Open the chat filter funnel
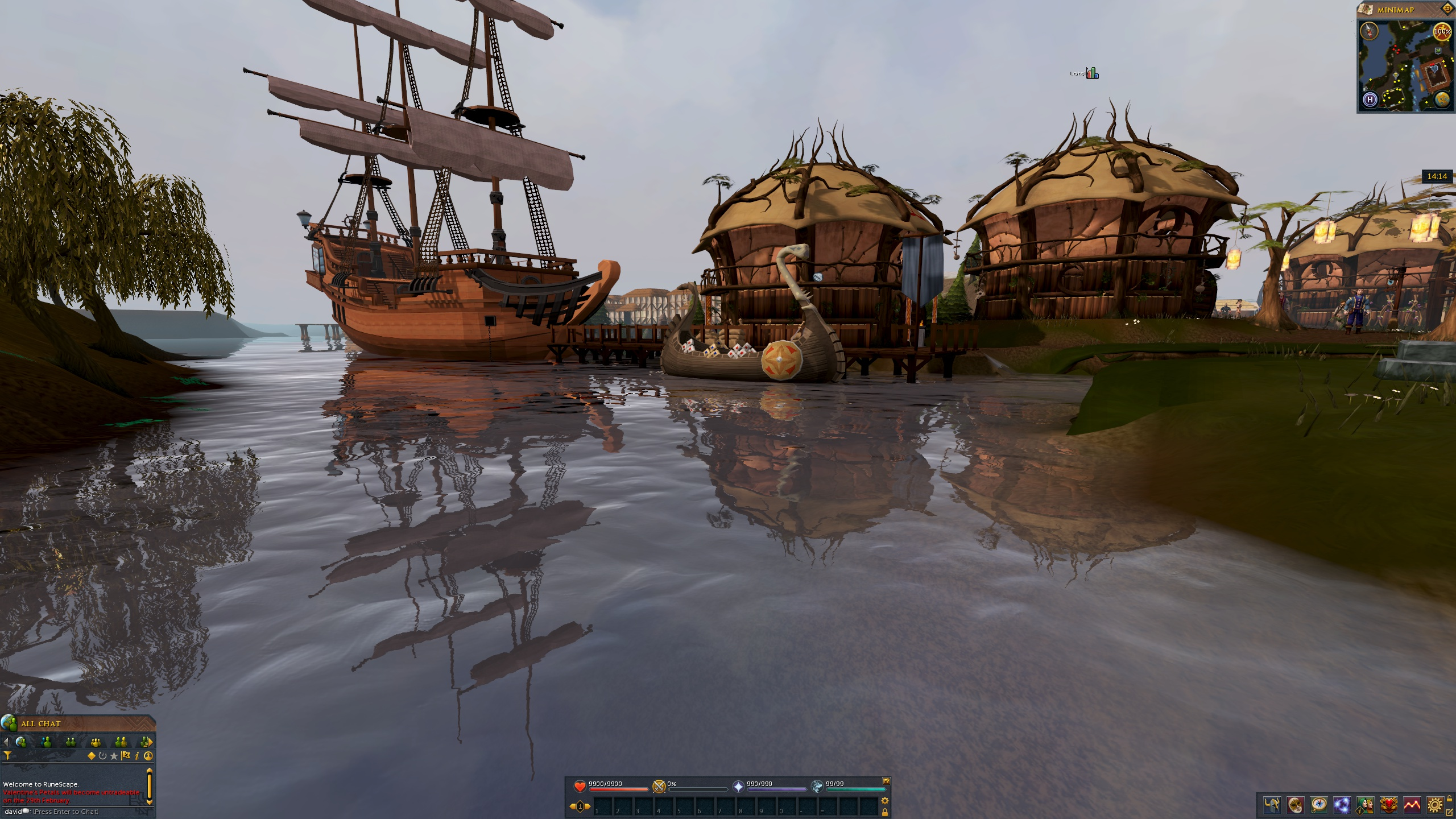 pyautogui.click(x=7, y=756)
